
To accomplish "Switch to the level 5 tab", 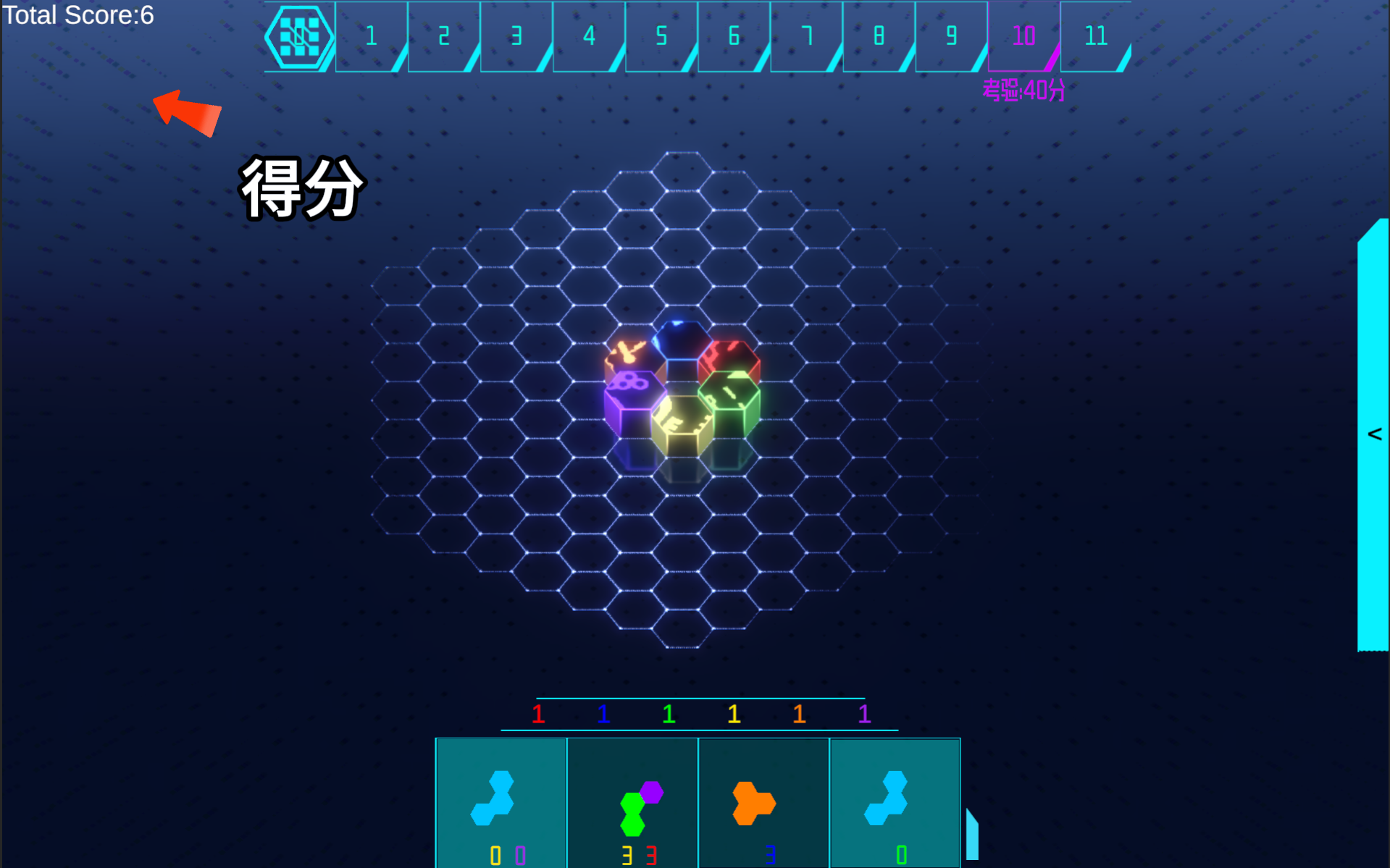I will (660, 35).
